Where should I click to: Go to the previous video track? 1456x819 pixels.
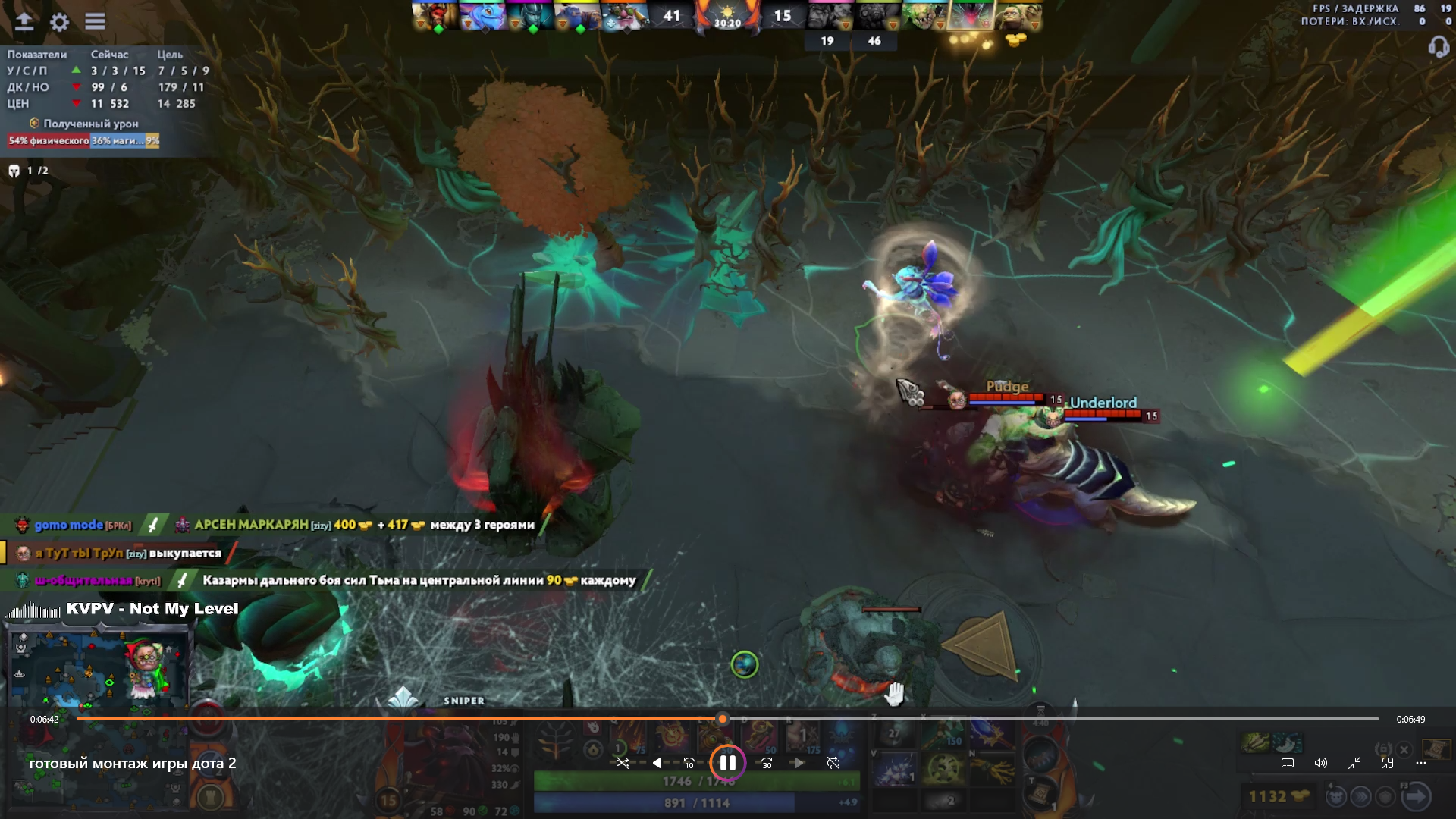click(656, 763)
